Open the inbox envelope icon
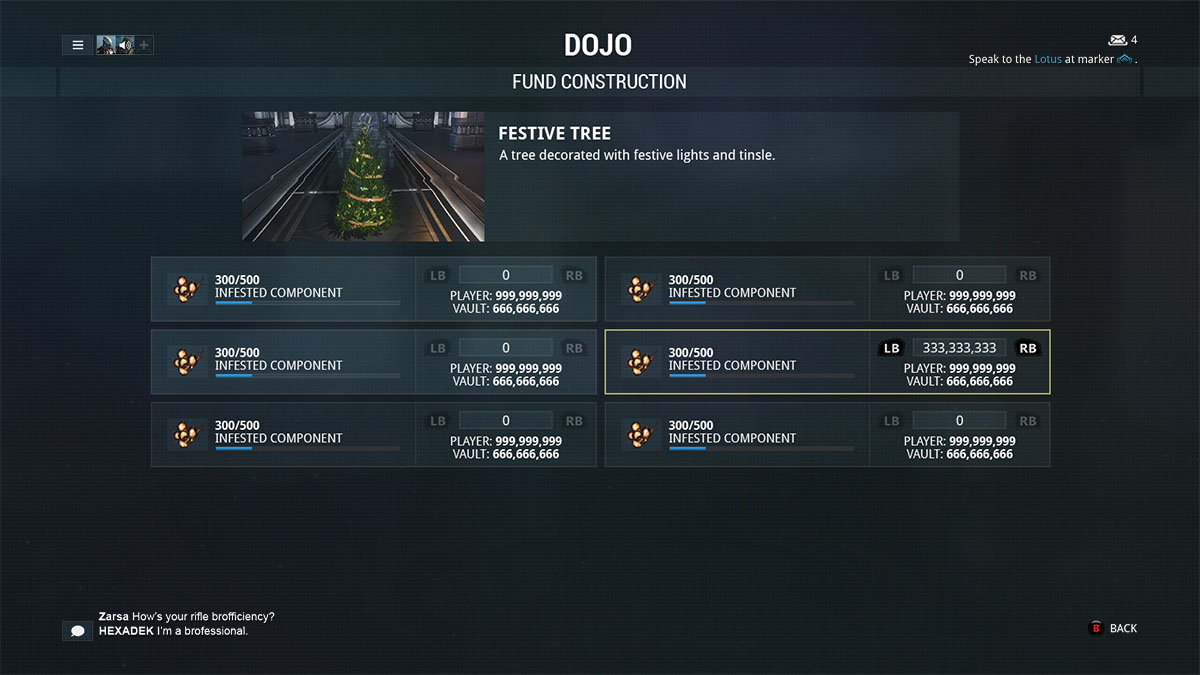 [x=1117, y=40]
